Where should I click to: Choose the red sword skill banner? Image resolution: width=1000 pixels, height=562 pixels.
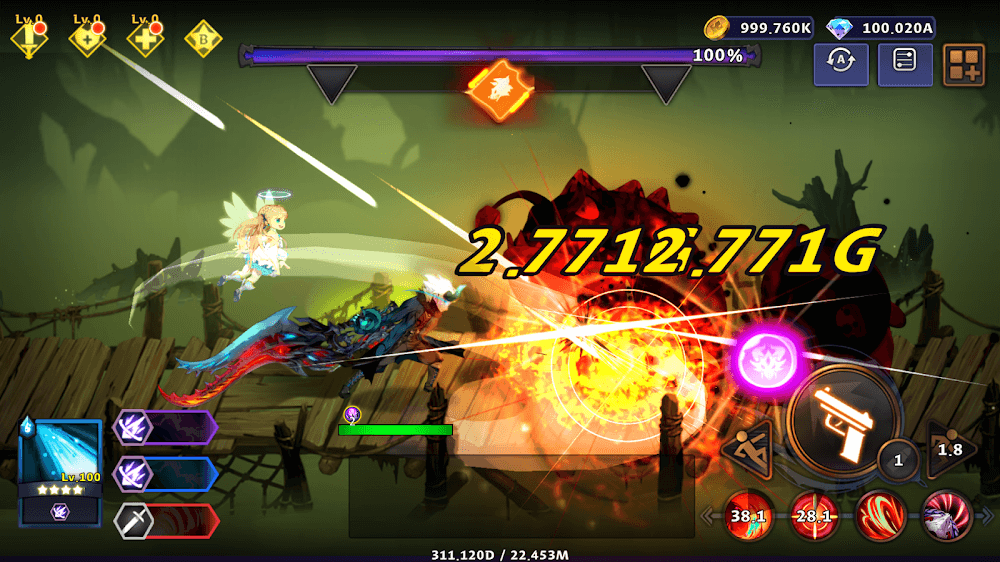click(x=166, y=521)
